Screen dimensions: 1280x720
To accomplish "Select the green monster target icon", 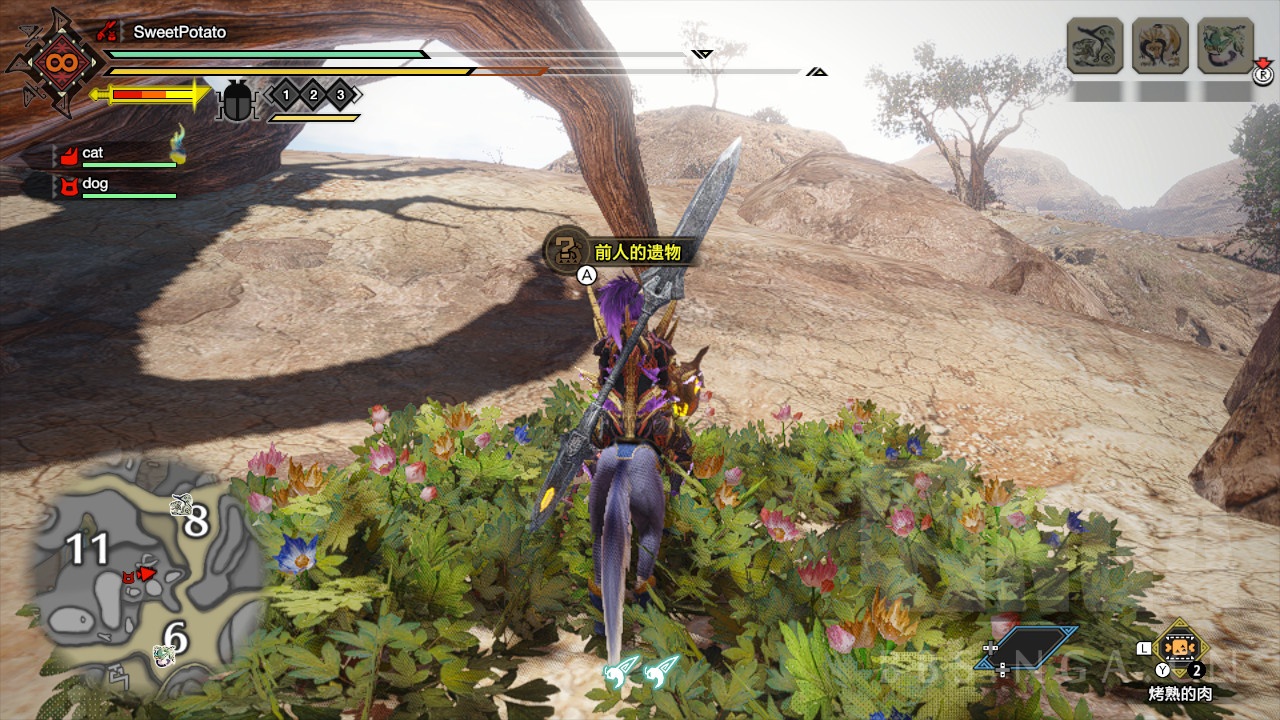I will pyautogui.click(x=1225, y=46).
